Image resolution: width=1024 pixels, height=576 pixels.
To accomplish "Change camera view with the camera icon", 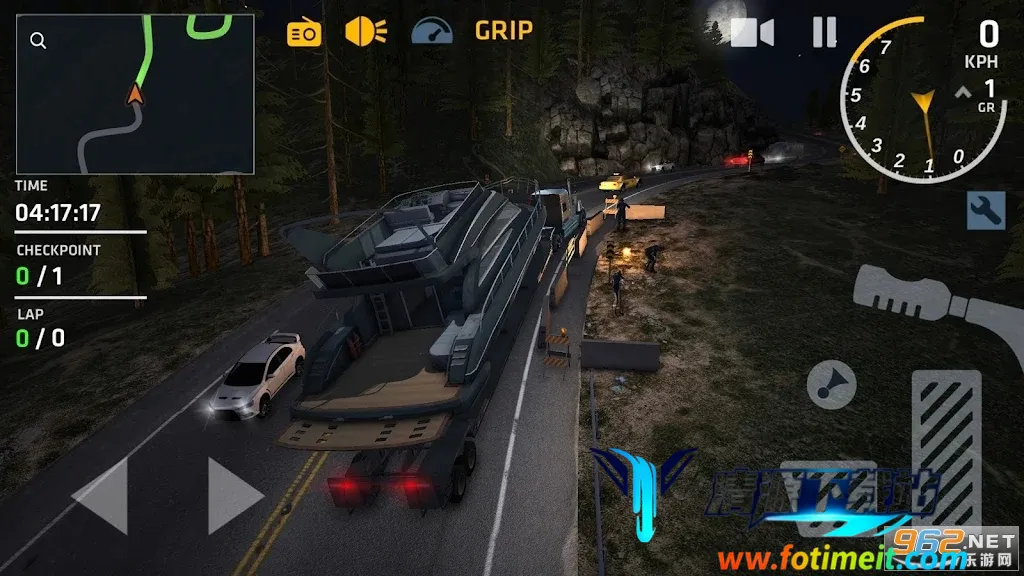I will 752,33.
